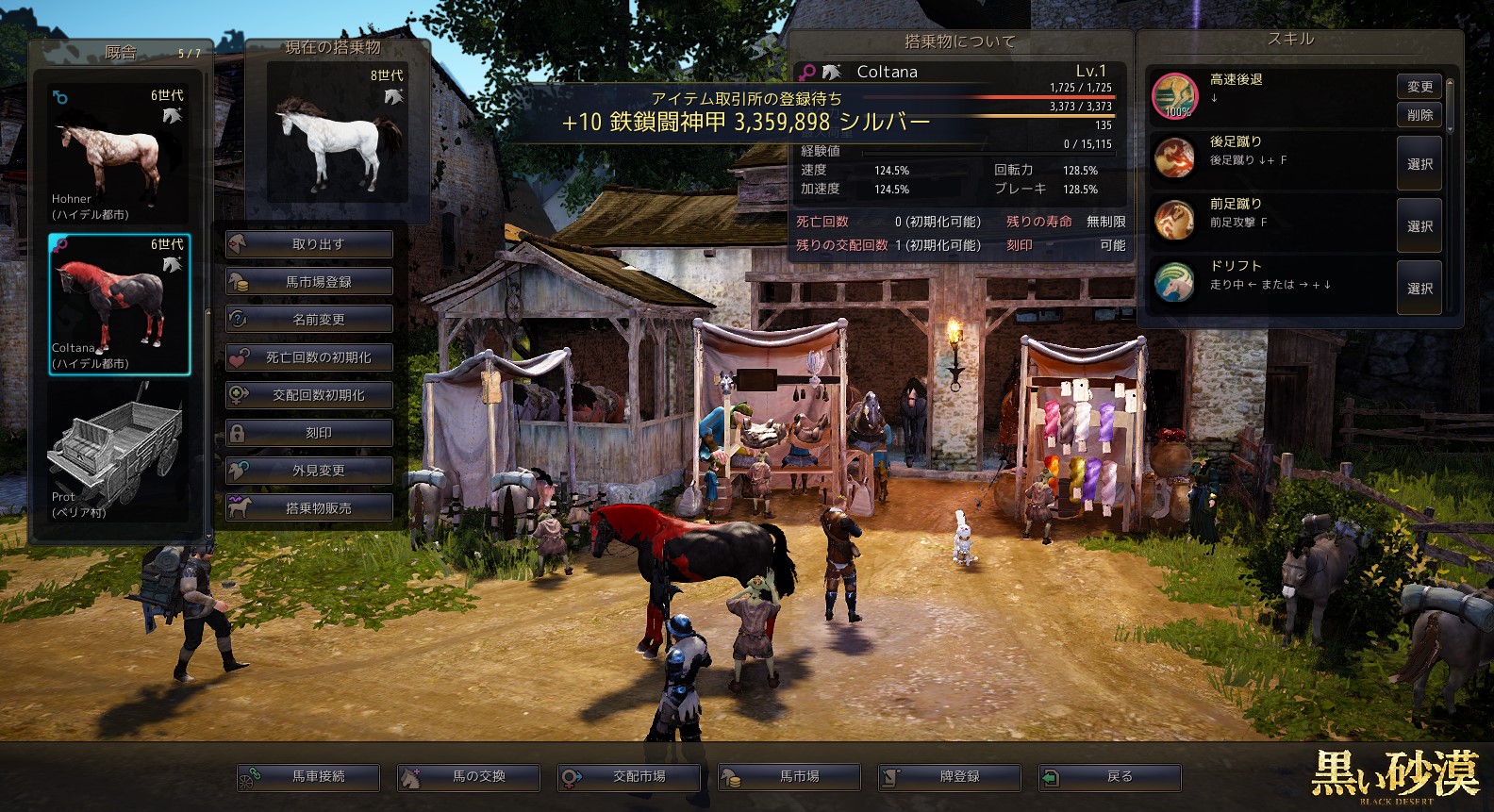The height and width of the screenshot is (812, 1494).
Task: Sell the mount via 搭乗物販売
Action: click(309, 508)
